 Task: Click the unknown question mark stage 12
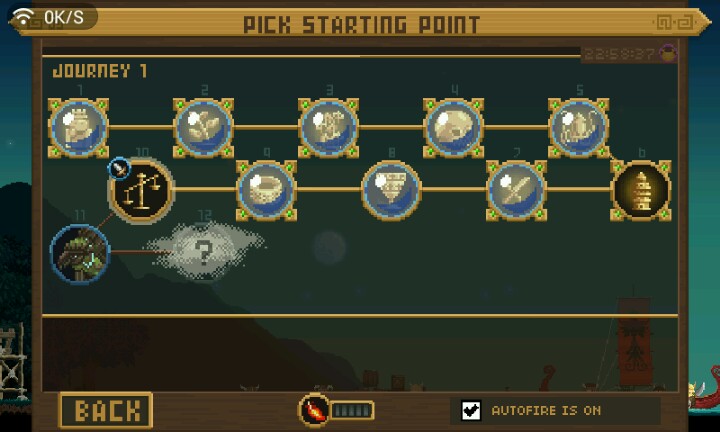coord(204,252)
